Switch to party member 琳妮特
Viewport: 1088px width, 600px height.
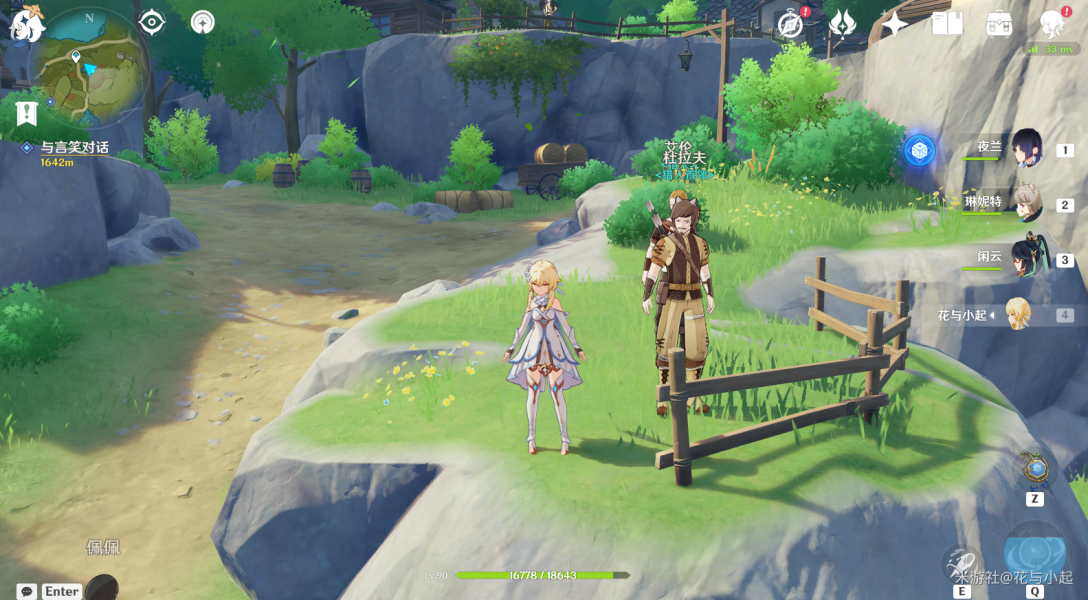1026,203
